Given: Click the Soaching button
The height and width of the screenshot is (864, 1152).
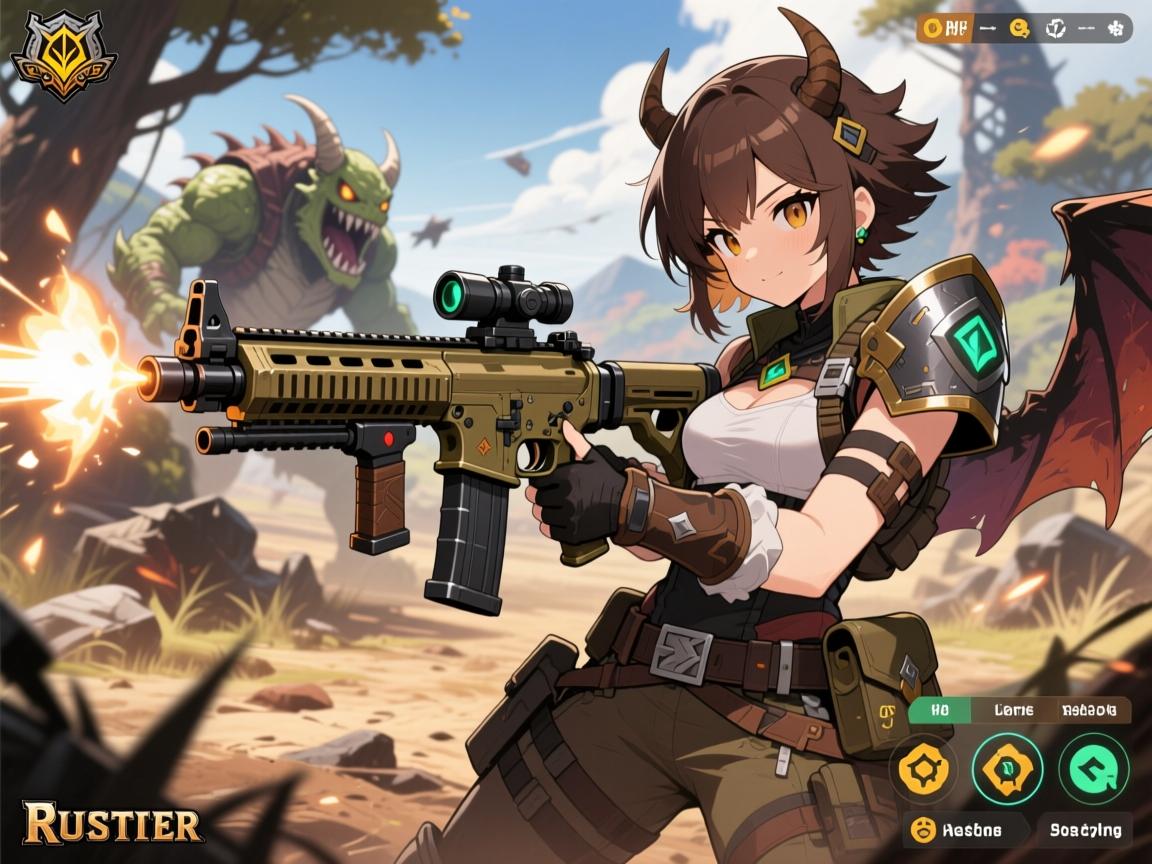Looking at the screenshot, I should (x=1085, y=829).
